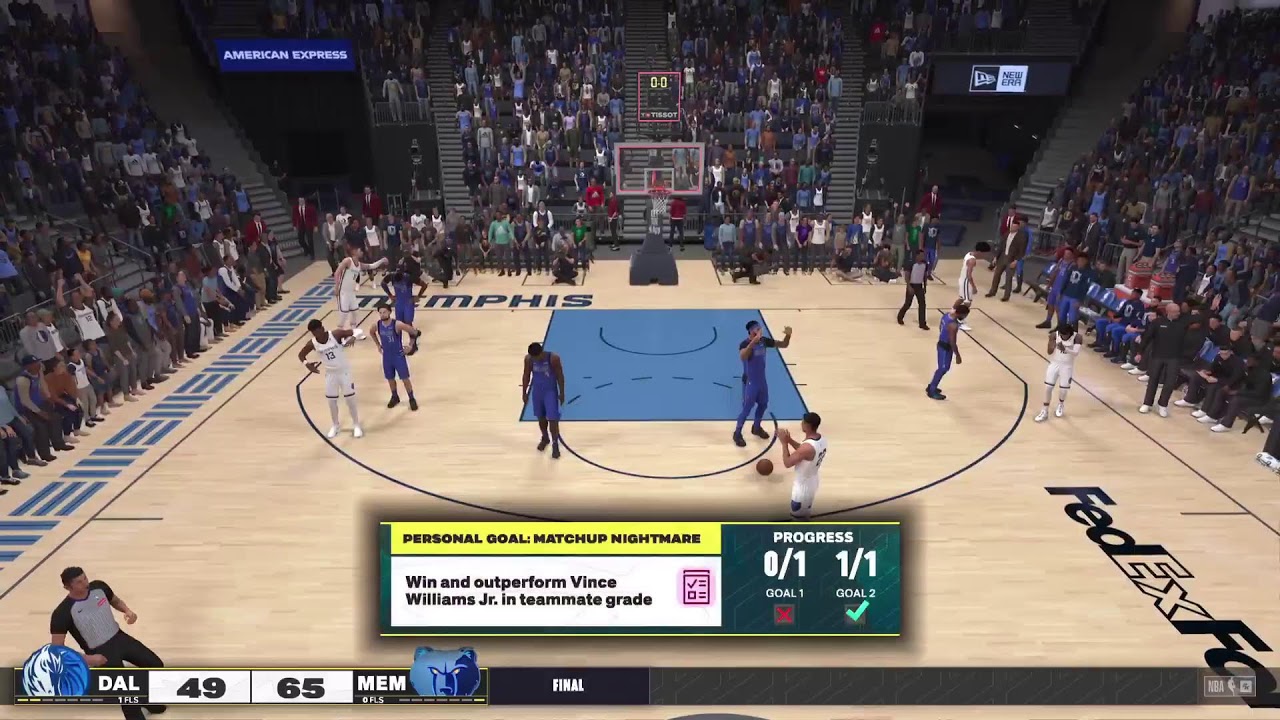Click the Memphis Grizzlies logo on the scoreboard
1280x720 pixels.
coord(446,673)
